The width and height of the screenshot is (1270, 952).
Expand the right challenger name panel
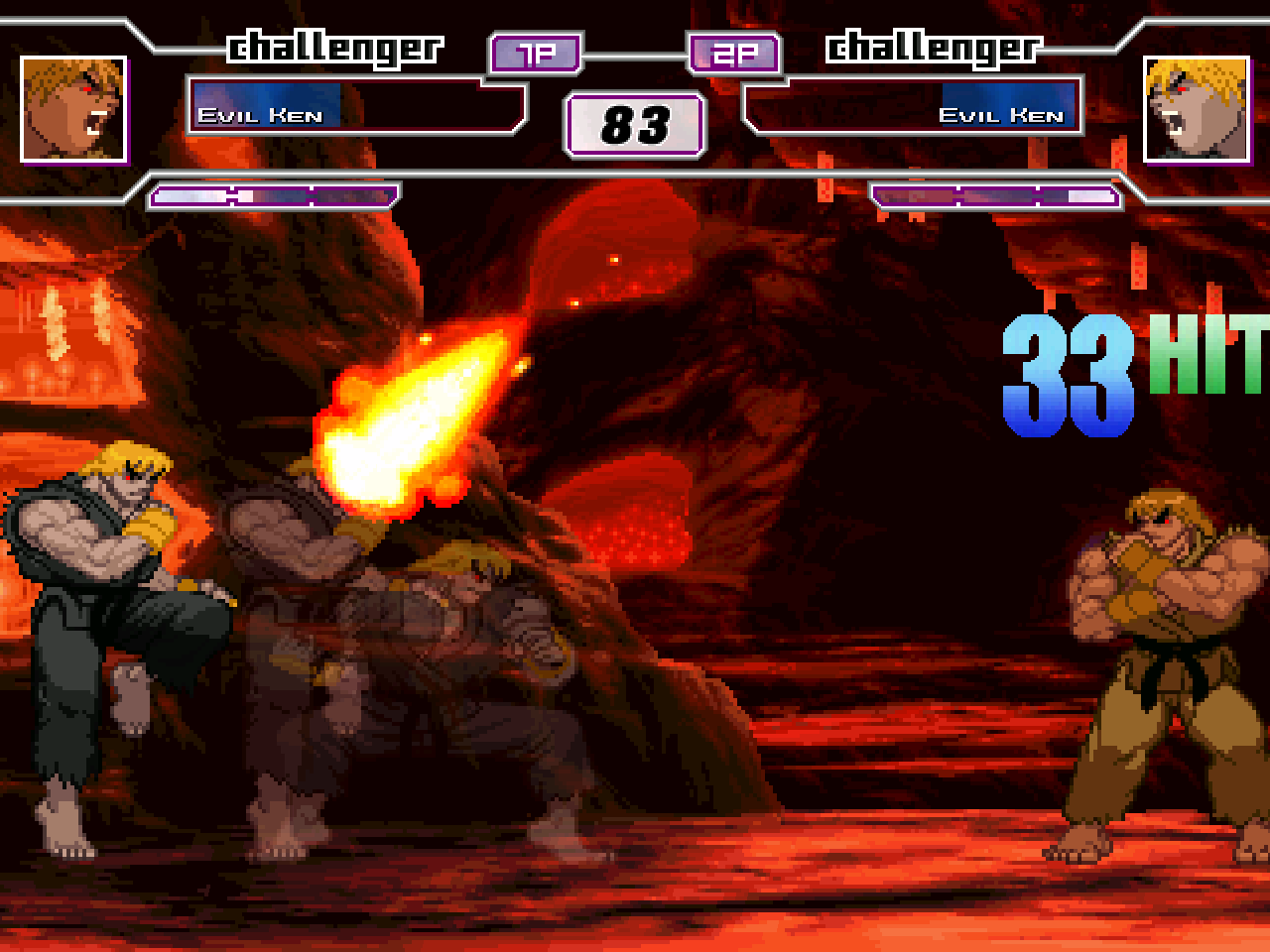coord(913,104)
